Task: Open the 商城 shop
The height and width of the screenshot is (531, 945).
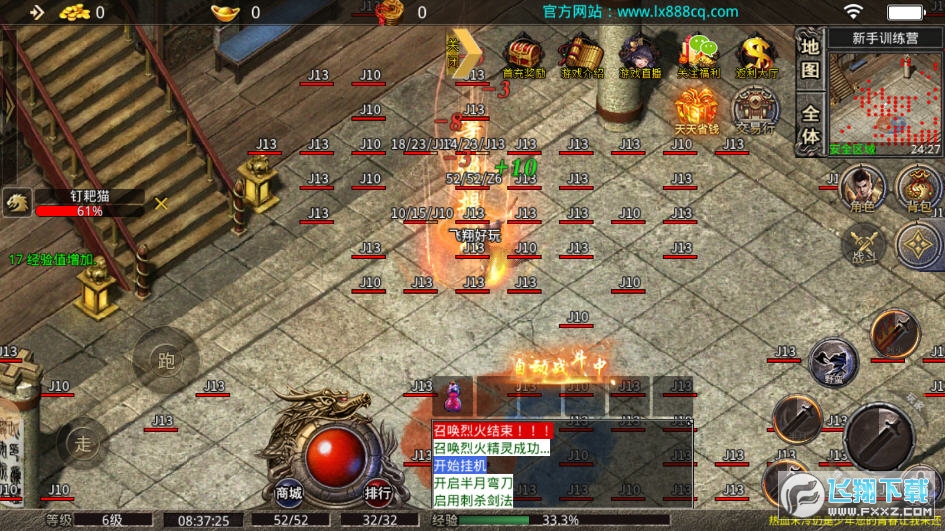Action: pos(289,492)
